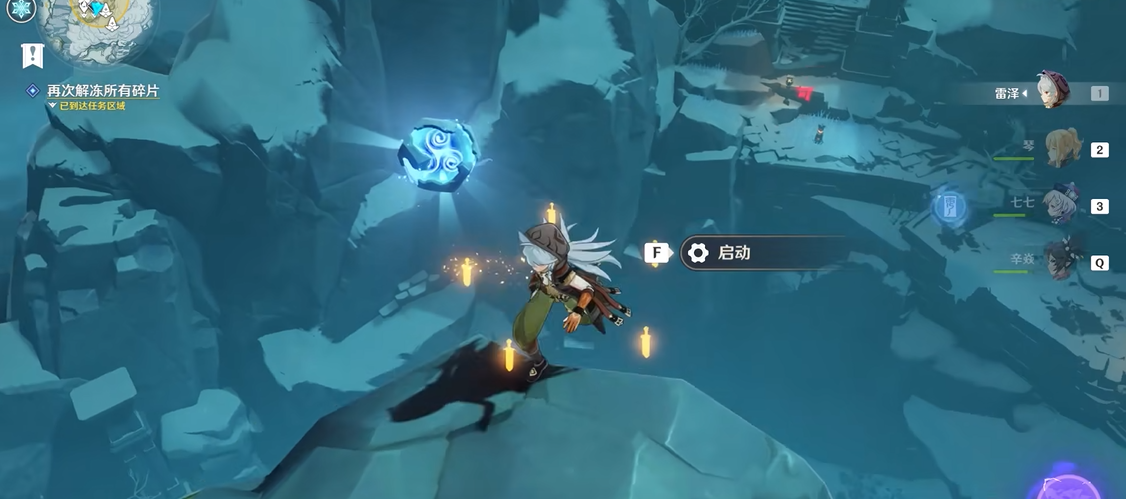Select the 再次解冻所有碎片 quest tracker
Image resolution: width=1126 pixels, height=499 pixels.
pyautogui.click(x=102, y=91)
